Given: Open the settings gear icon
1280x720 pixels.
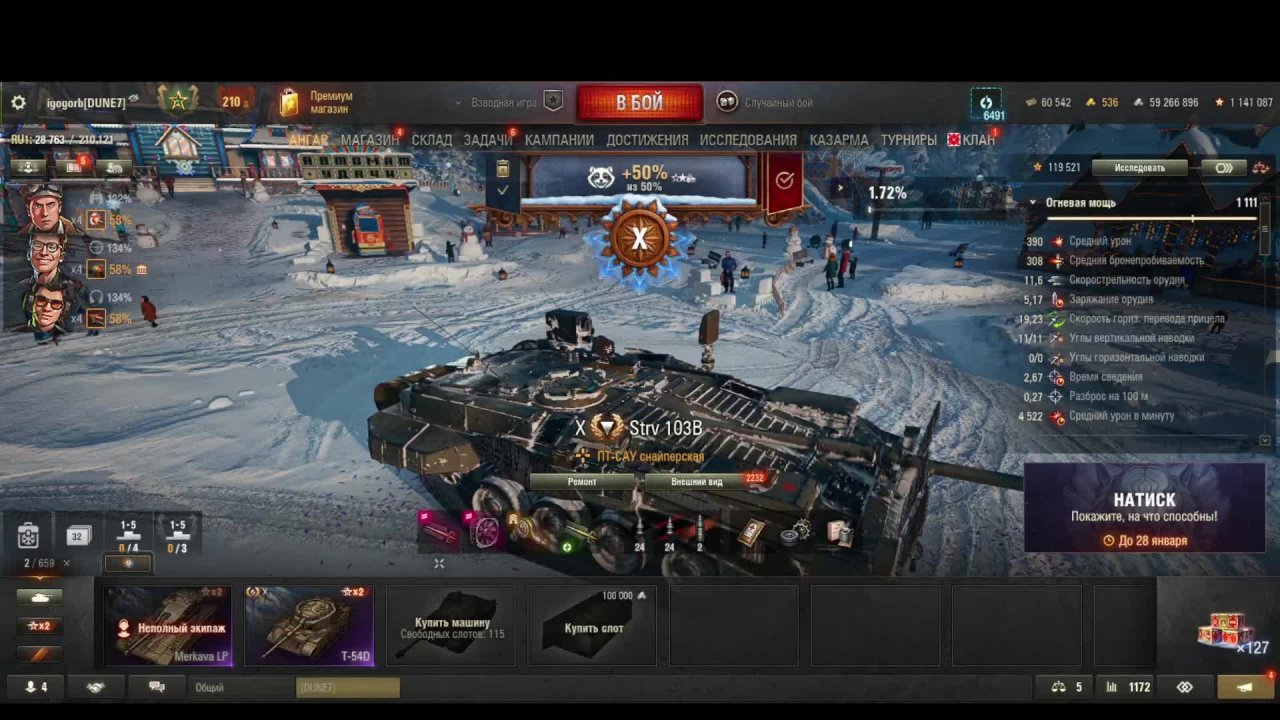Looking at the screenshot, I should [x=18, y=103].
